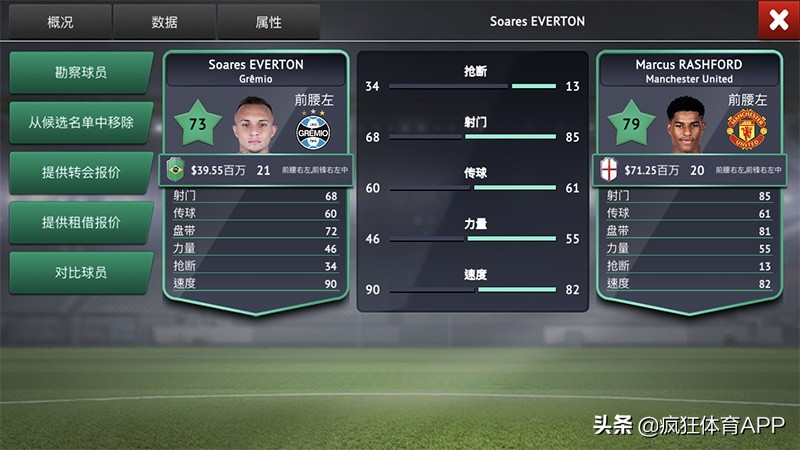
Task: Choose 勘察球员 to scout the player
Action: click(x=81, y=73)
